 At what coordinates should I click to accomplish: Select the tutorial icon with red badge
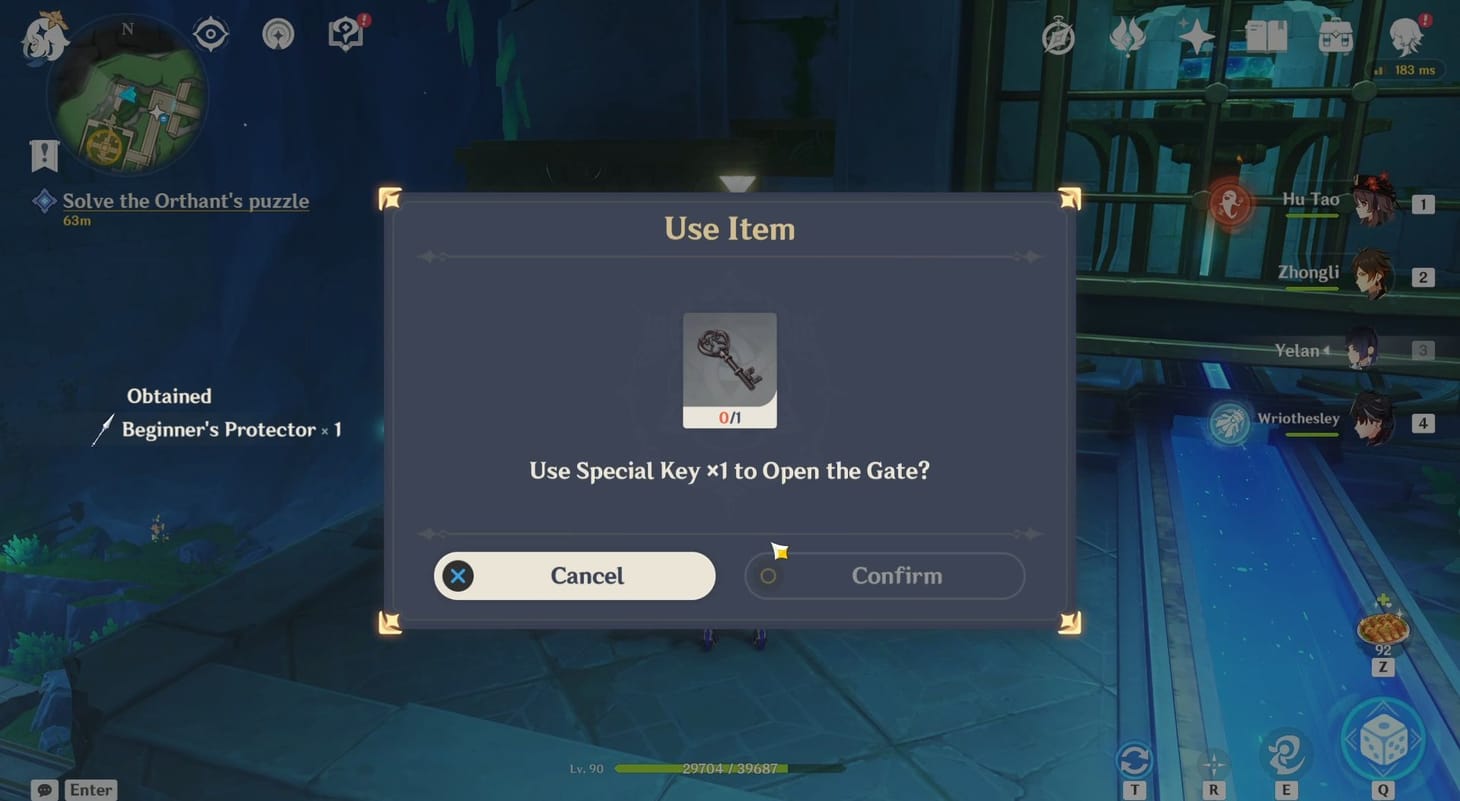345,33
